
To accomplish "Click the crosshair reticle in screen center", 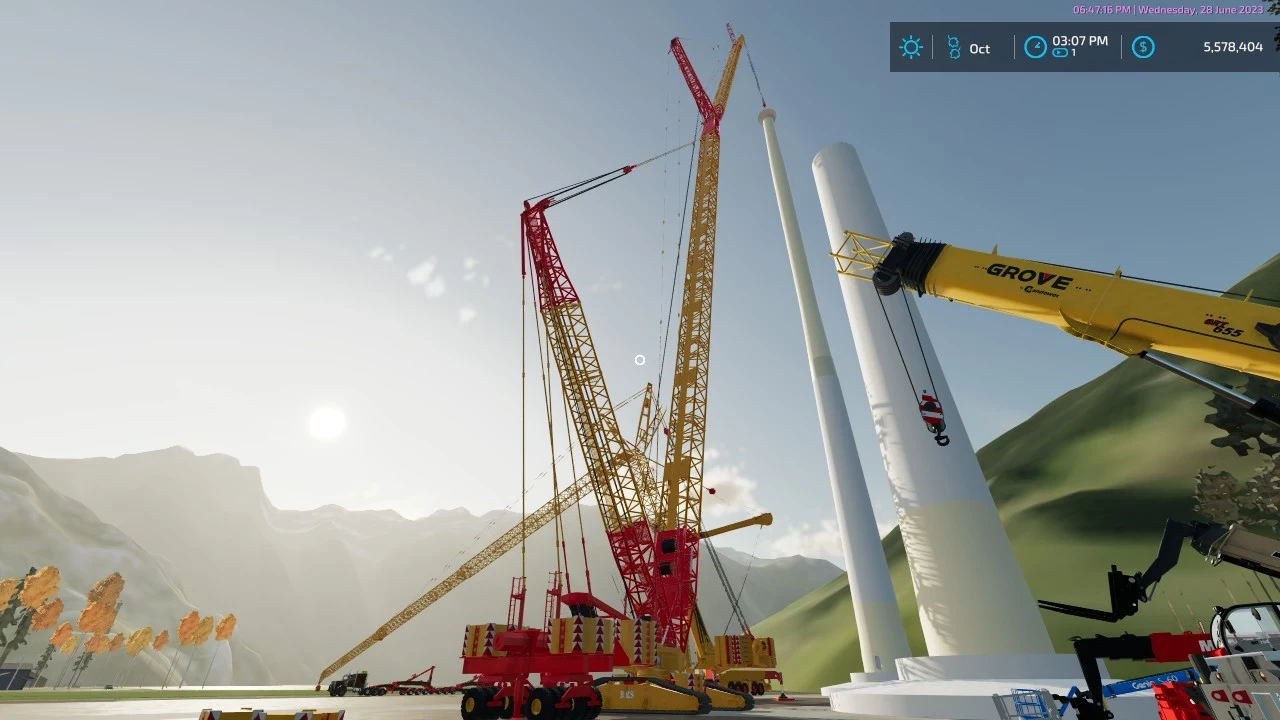I will [x=640, y=360].
